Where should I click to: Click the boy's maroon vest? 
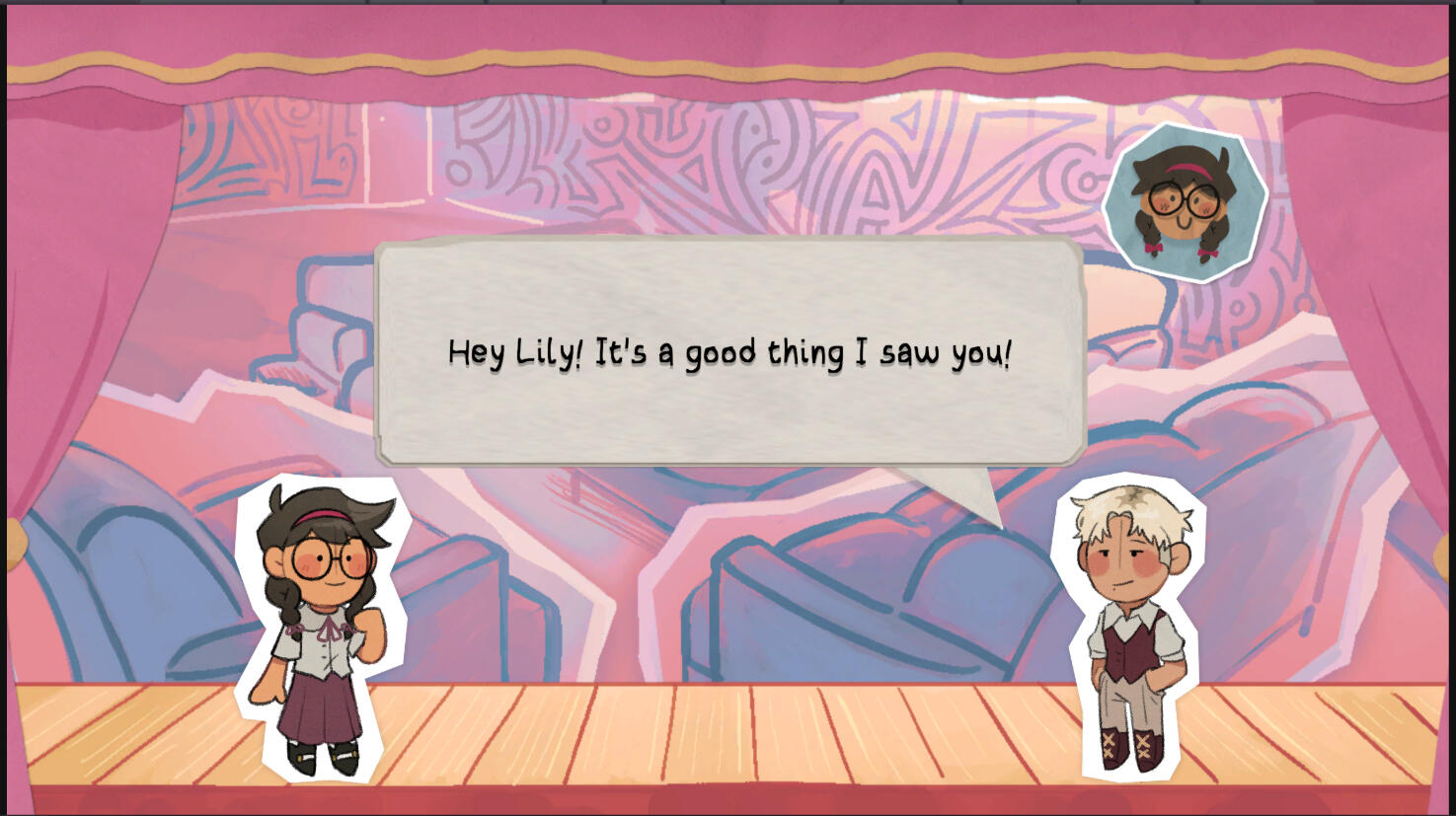[x=1131, y=646]
